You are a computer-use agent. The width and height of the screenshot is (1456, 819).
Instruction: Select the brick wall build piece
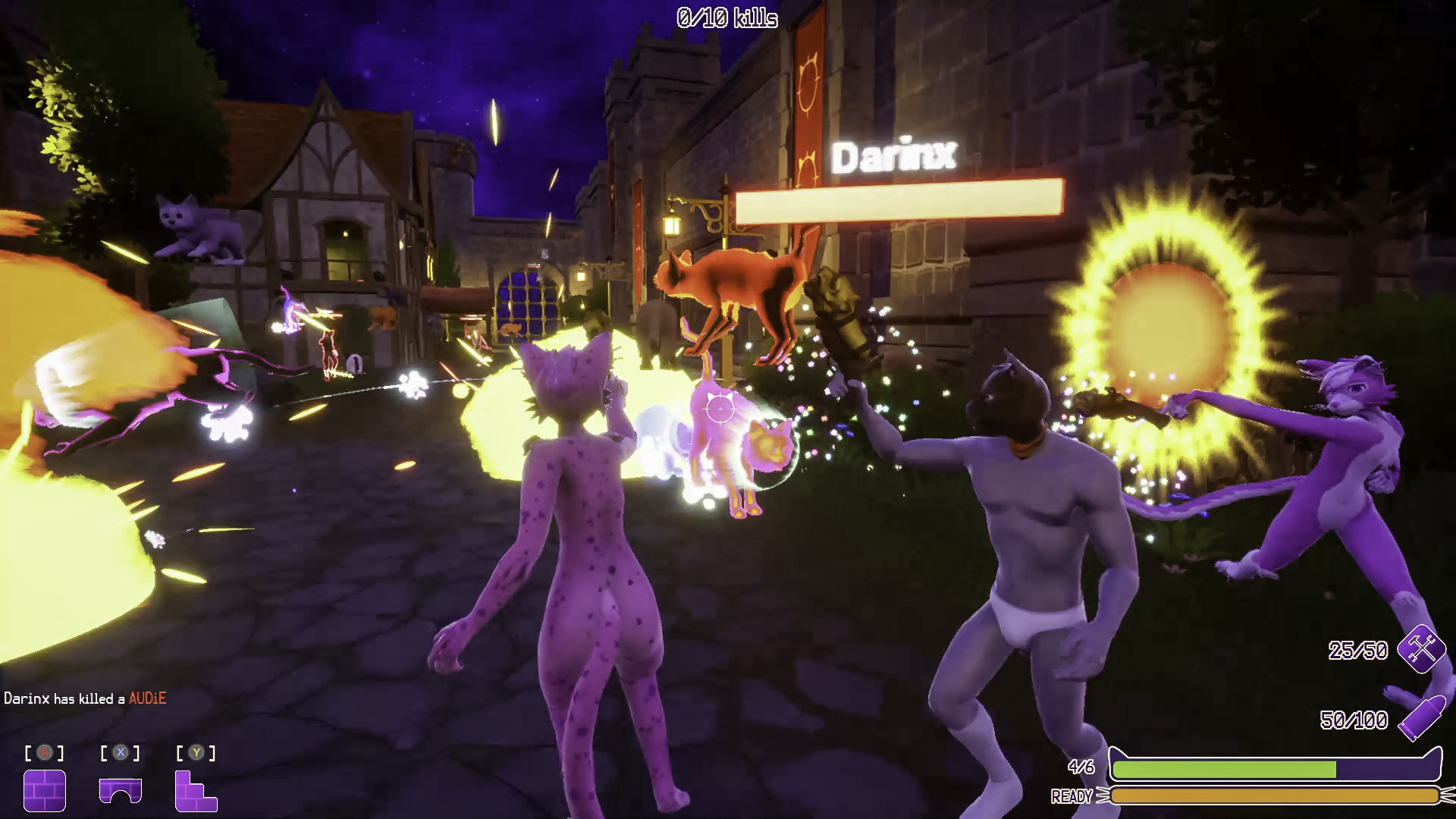point(45,790)
